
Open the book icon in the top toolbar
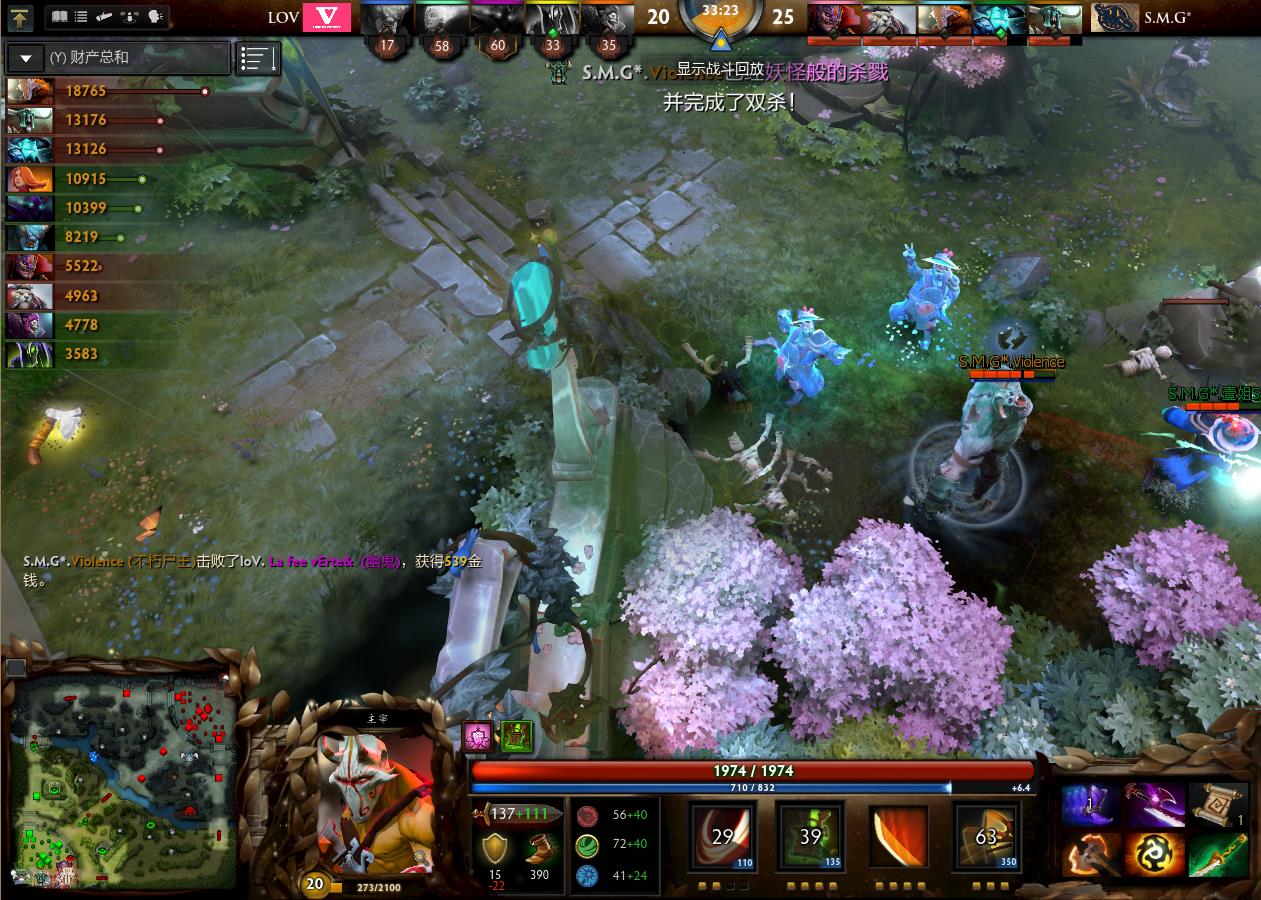point(59,17)
